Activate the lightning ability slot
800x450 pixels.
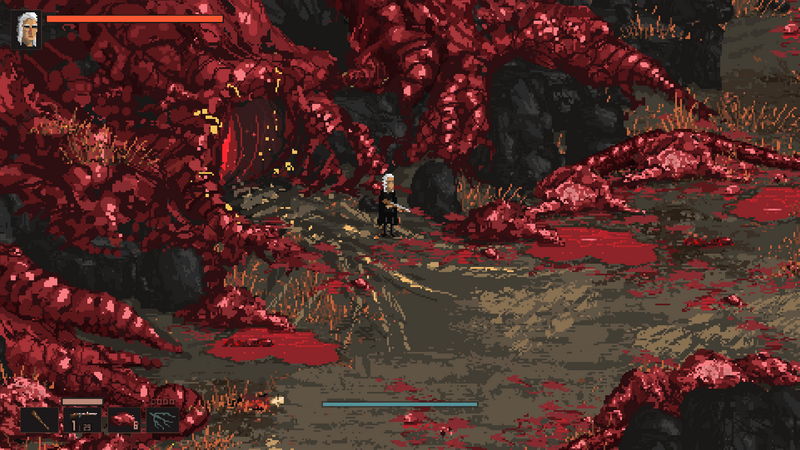[163, 419]
